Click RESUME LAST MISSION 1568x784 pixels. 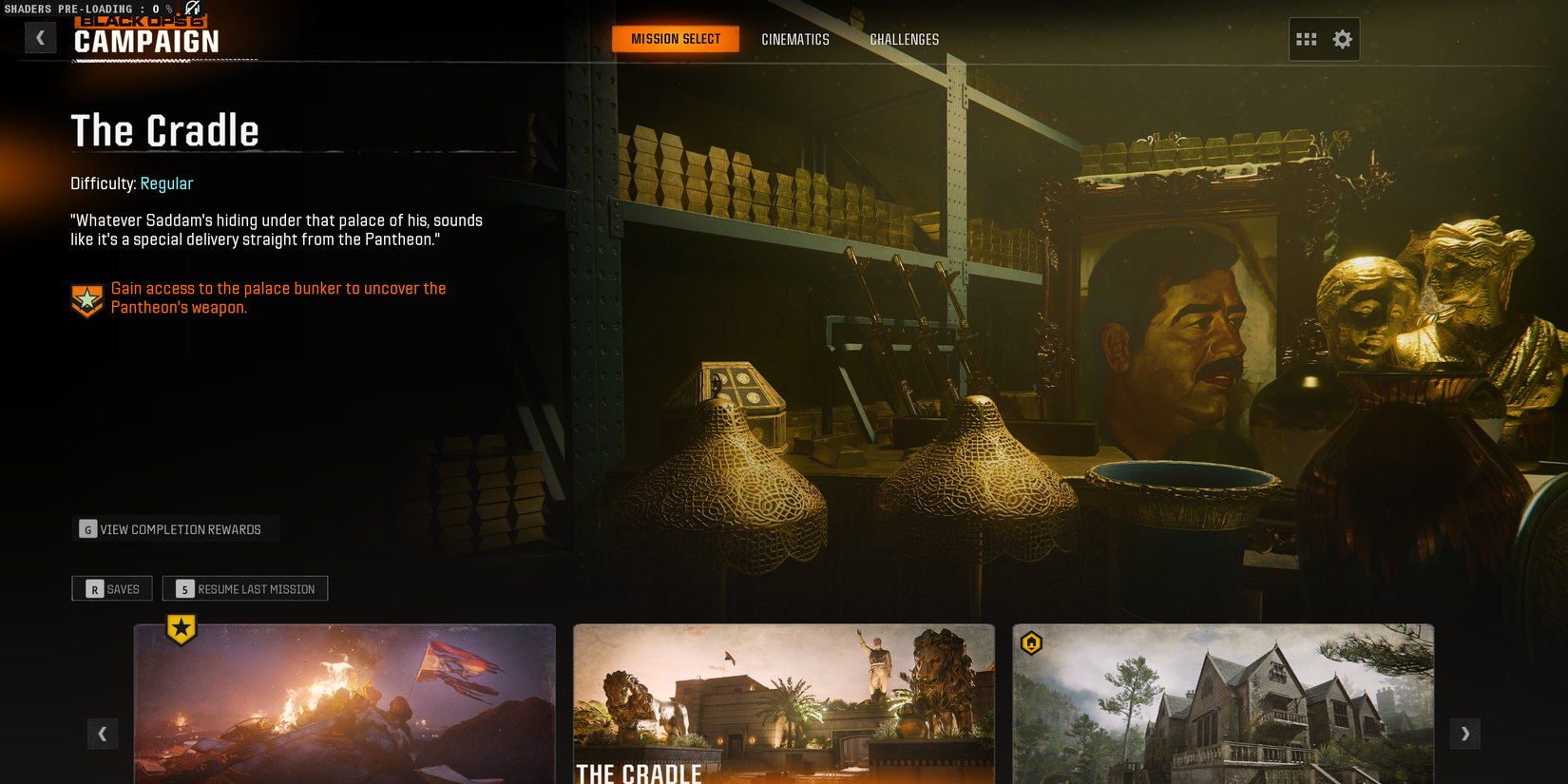(244, 589)
